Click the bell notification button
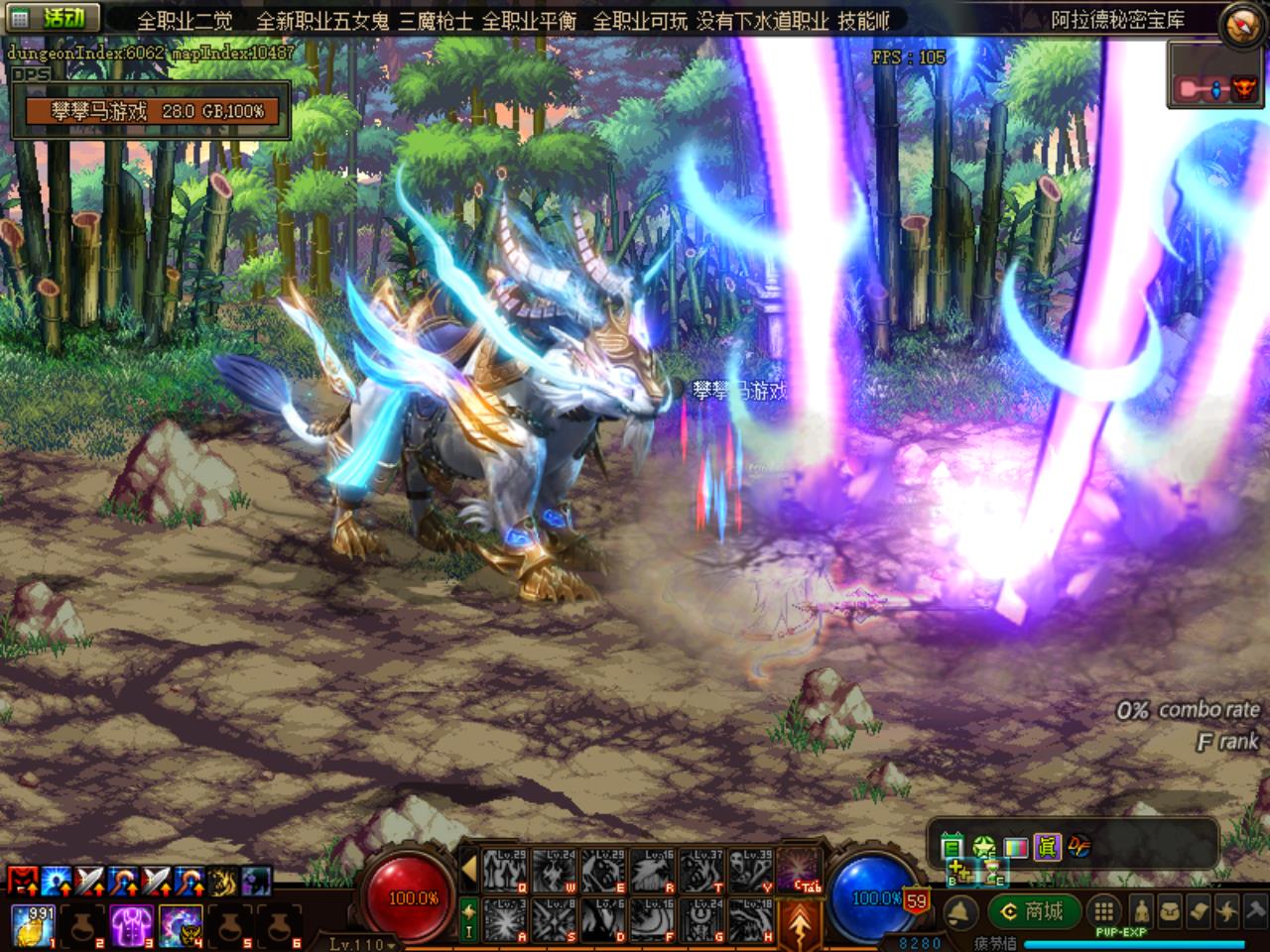This screenshot has width=1270, height=952. point(959,911)
